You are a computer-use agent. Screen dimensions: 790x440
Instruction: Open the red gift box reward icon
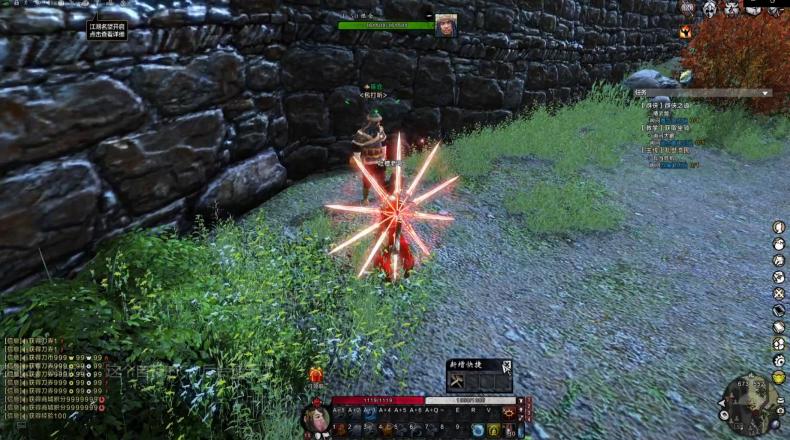click(x=315, y=375)
